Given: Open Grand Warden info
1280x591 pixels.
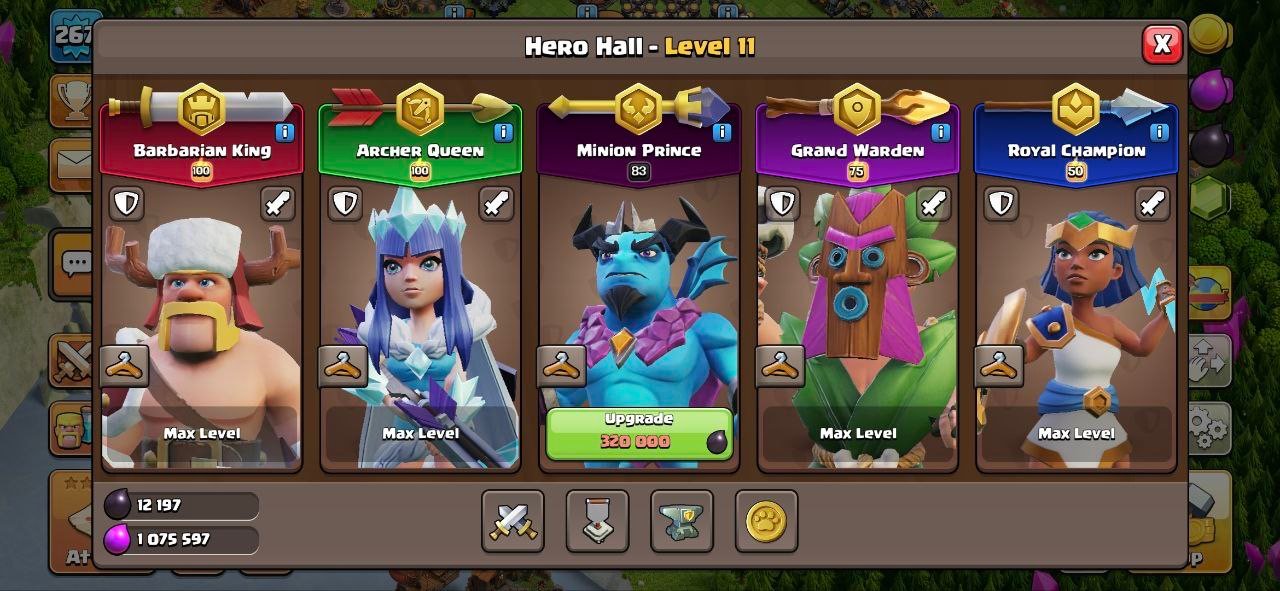Looking at the screenshot, I should (x=940, y=131).
